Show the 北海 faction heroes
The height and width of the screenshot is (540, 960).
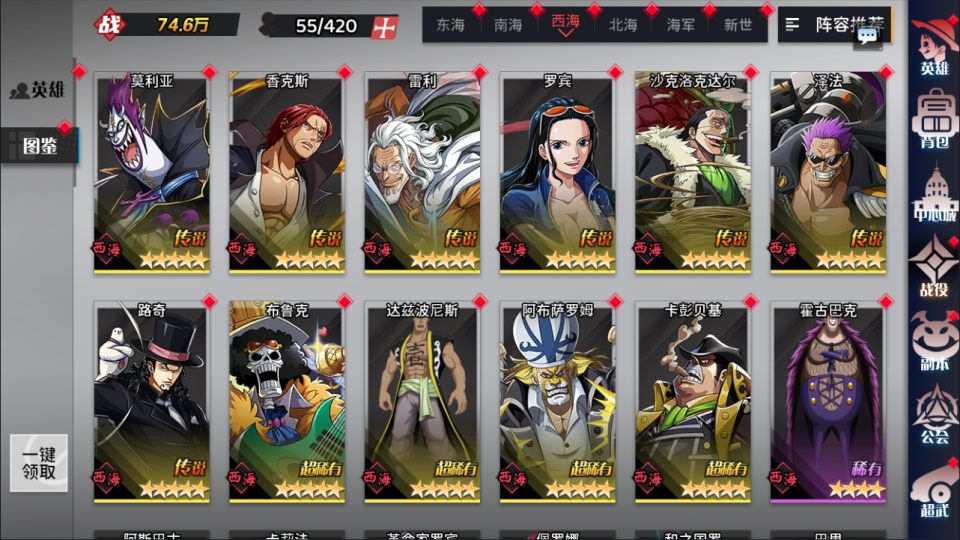click(623, 25)
